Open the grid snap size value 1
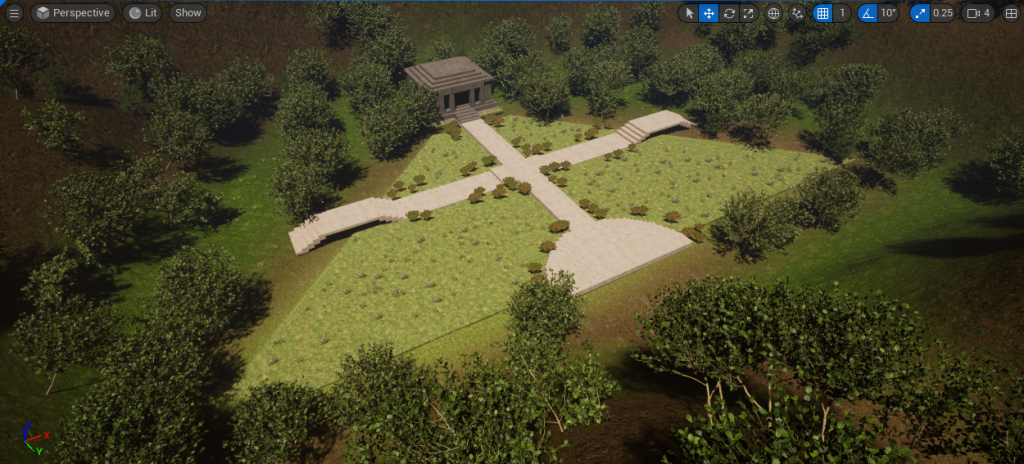The width and height of the screenshot is (1024, 464). point(843,13)
